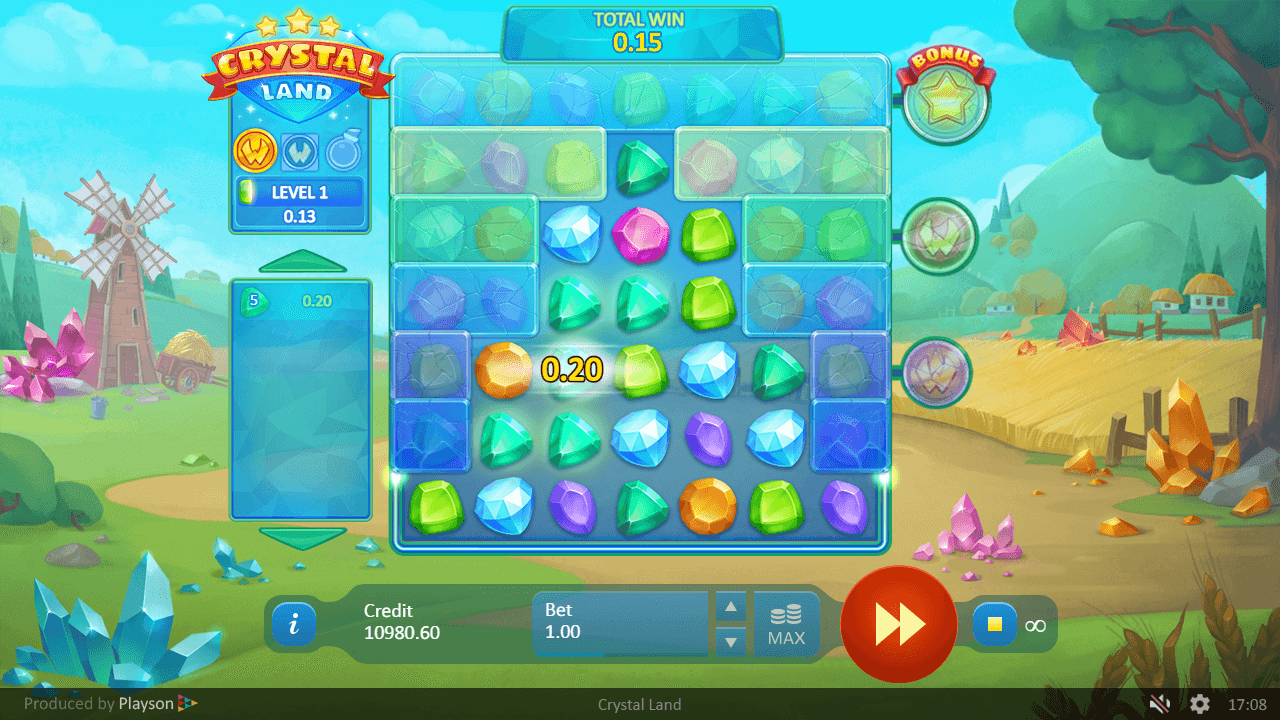Increase the bet amount with up arrow

pos(732,607)
